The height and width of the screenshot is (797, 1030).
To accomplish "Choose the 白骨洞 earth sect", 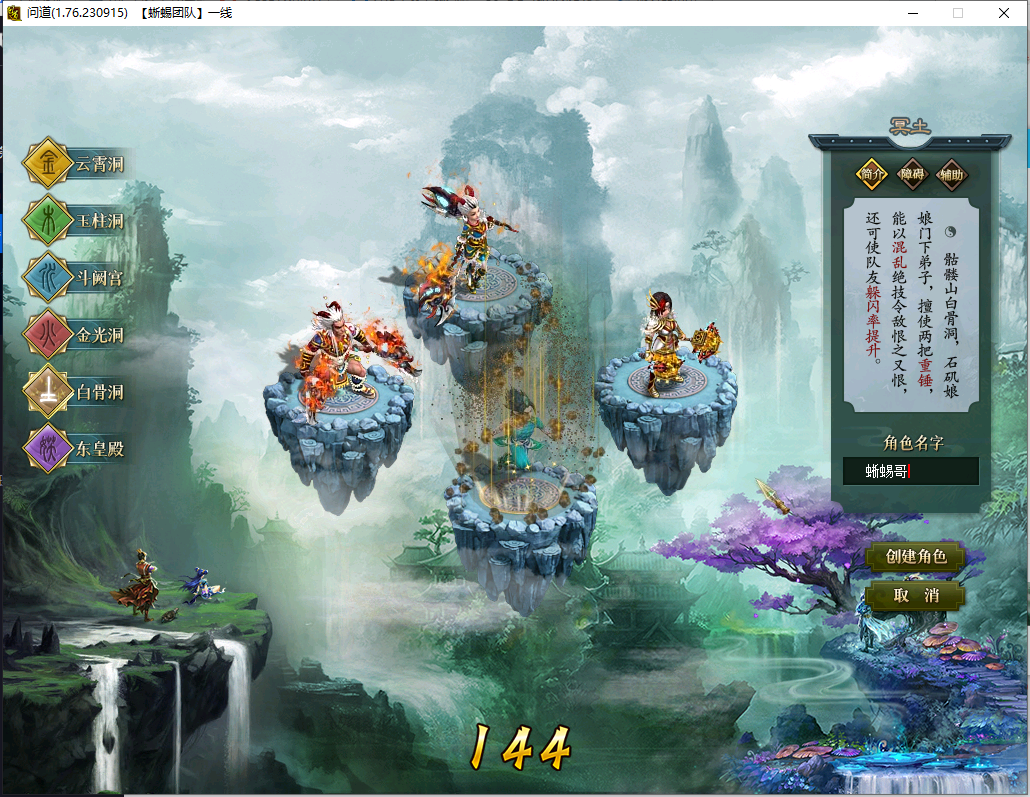I will (78, 392).
